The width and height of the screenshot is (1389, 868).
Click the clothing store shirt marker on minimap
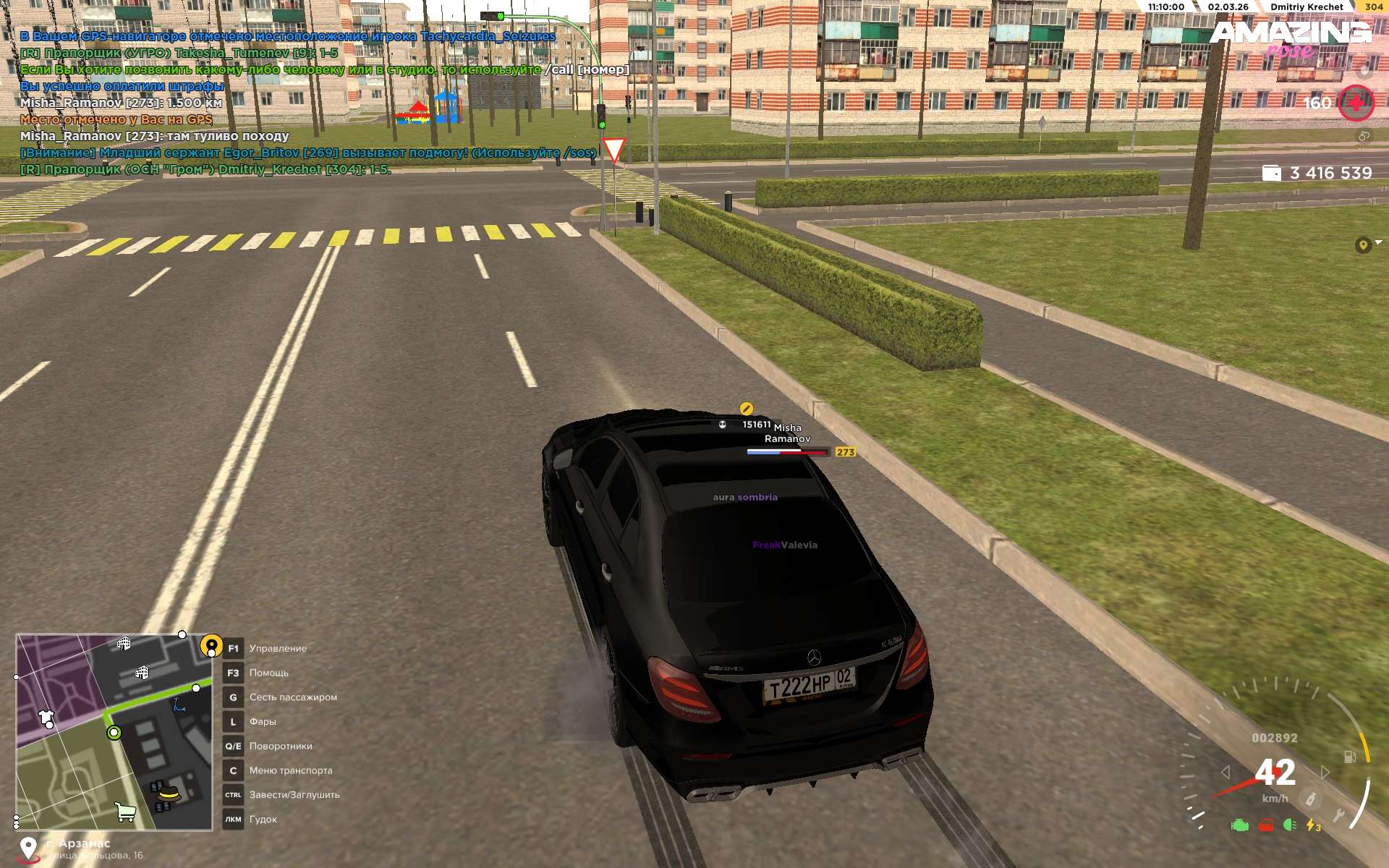tap(46, 718)
